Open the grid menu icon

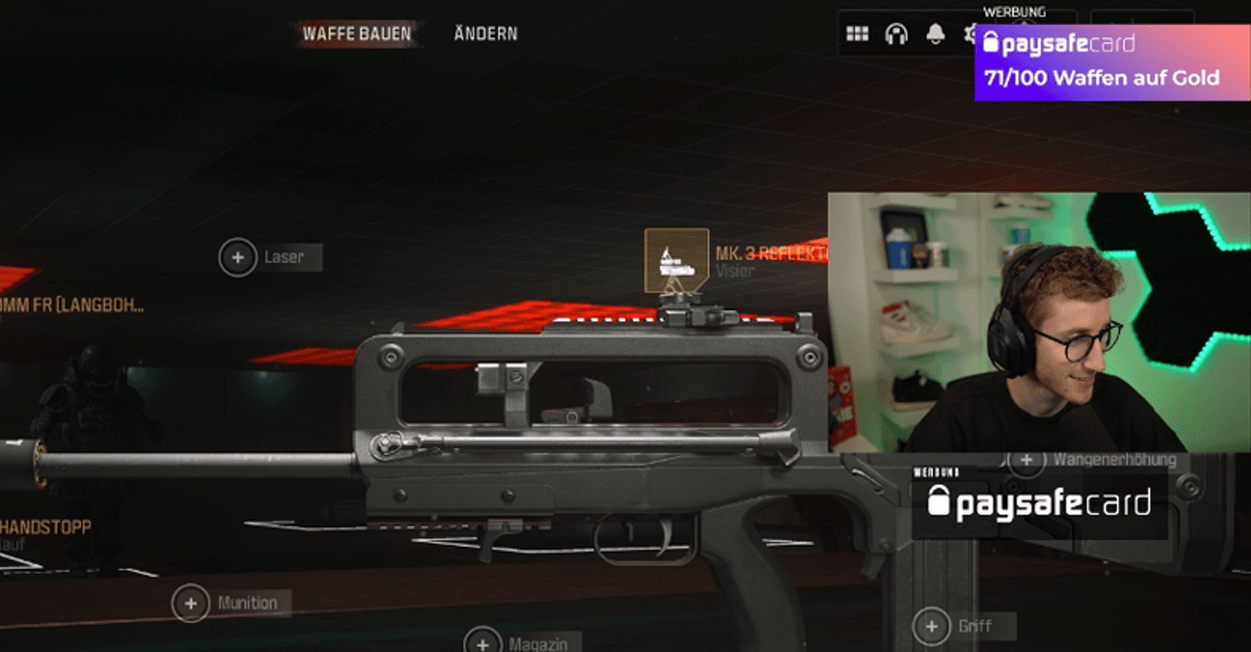pos(857,34)
